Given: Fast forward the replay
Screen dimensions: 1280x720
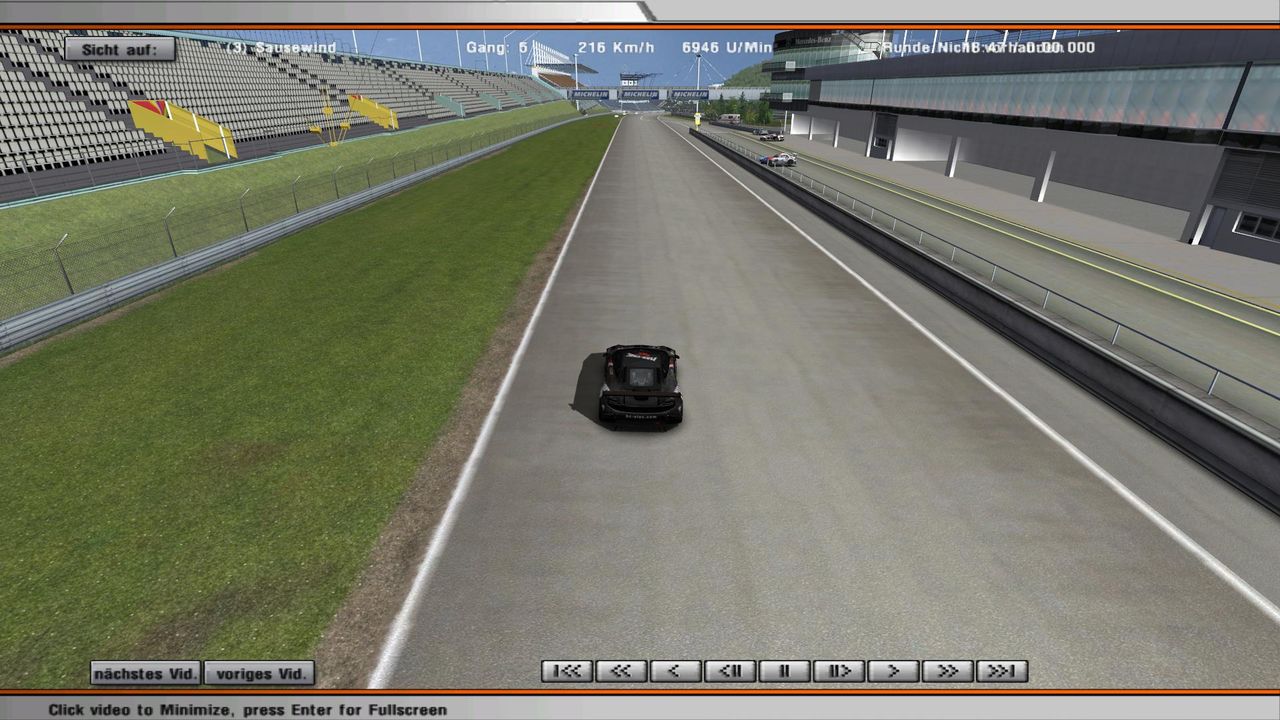Looking at the screenshot, I should point(947,671).
